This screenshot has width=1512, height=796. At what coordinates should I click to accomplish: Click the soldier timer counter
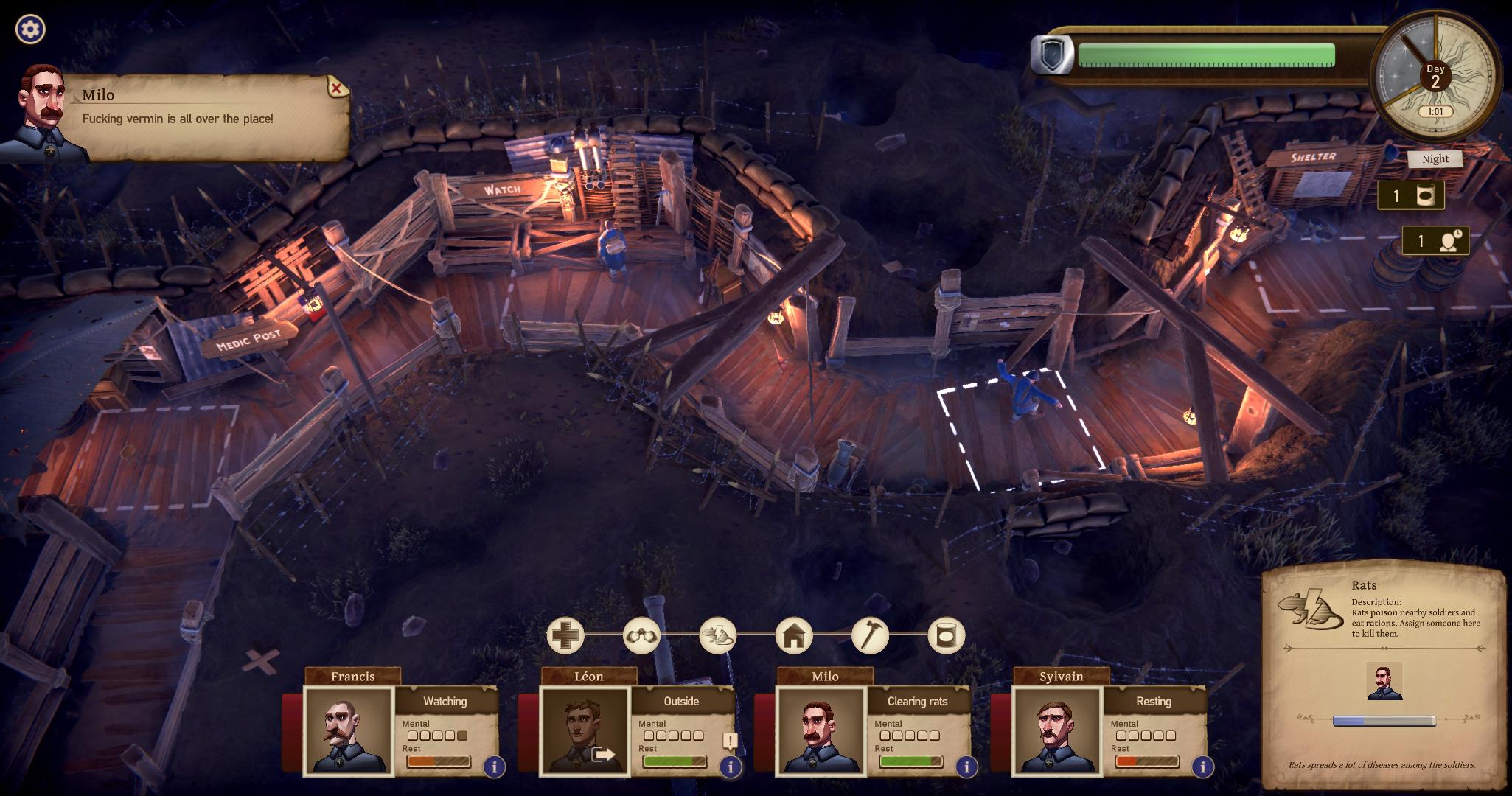(1435, 241)
